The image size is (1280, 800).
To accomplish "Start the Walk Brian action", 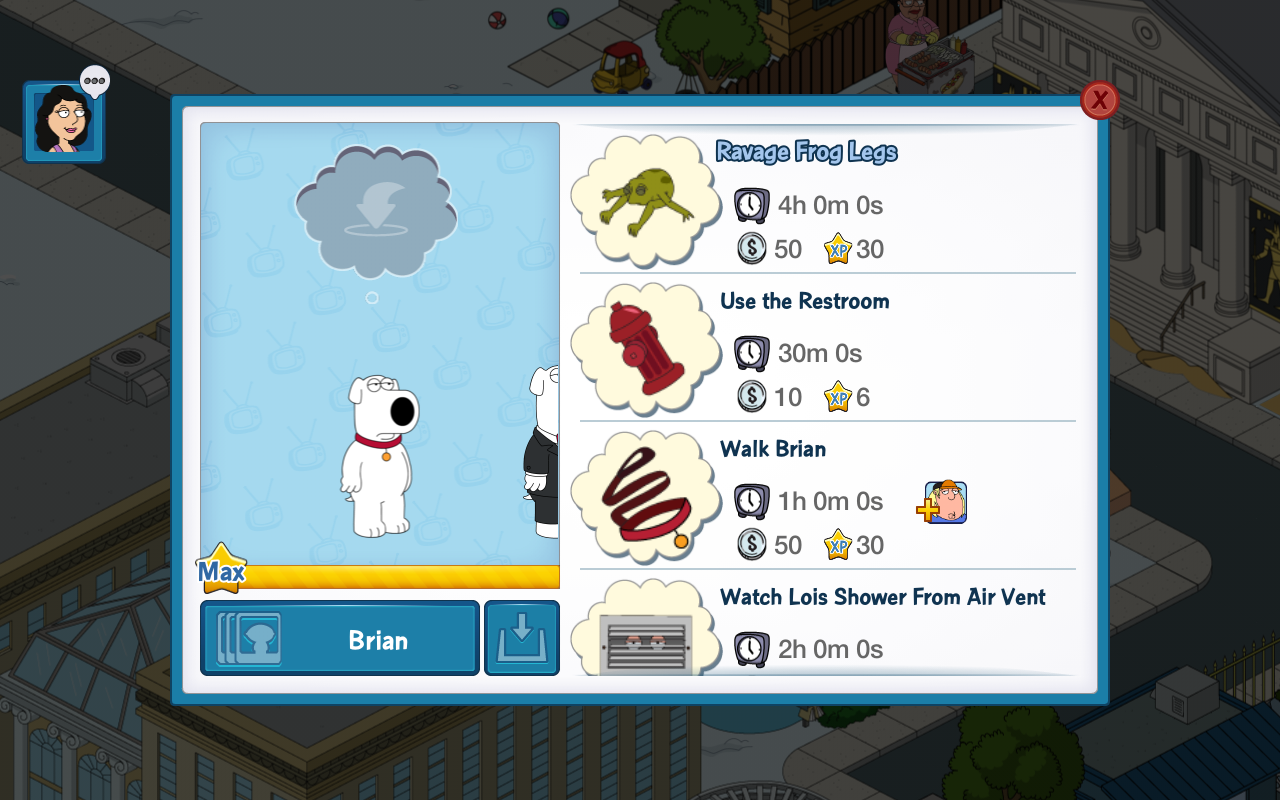I will click(773, 449).
